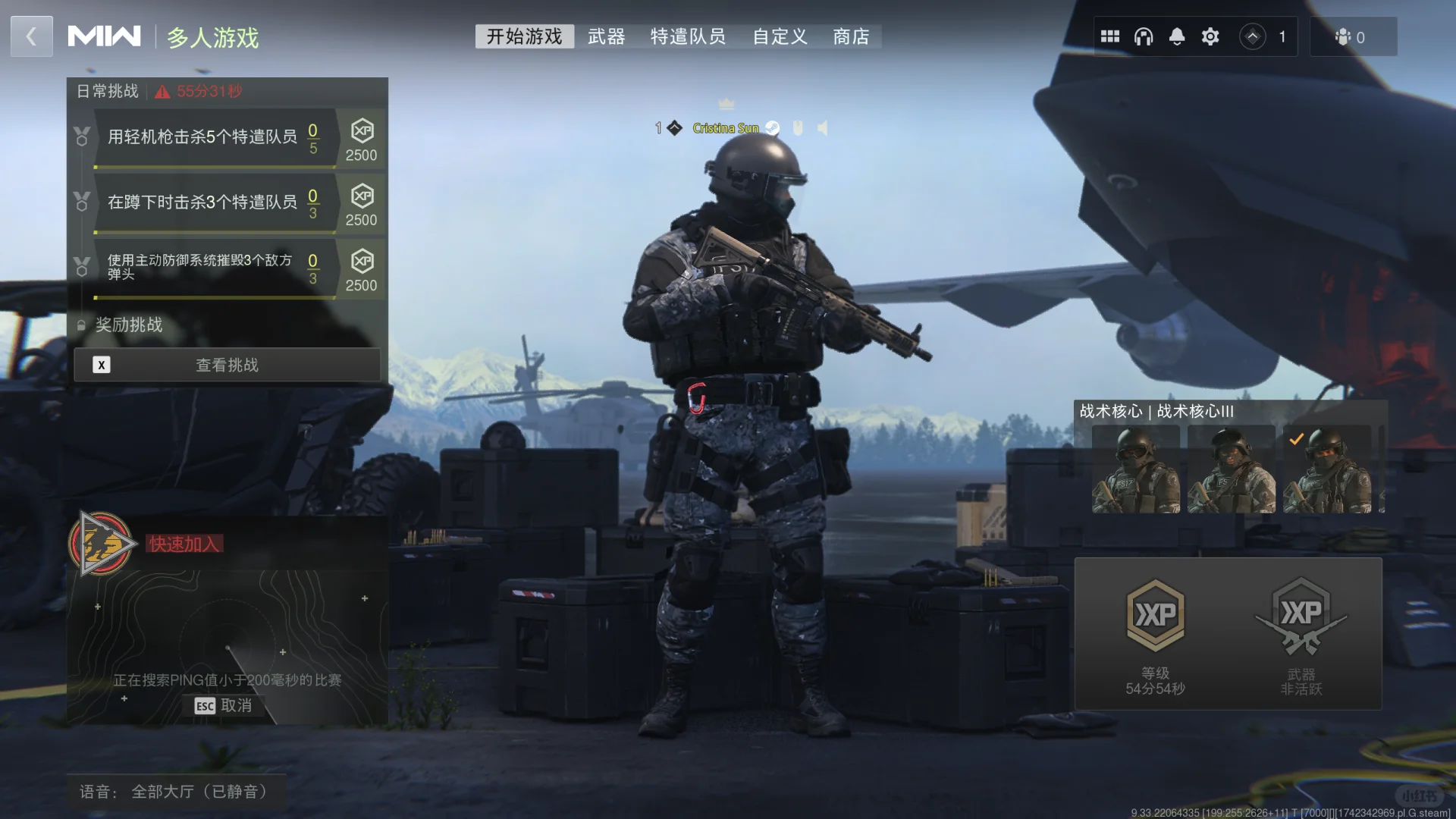Mute the speaker icon near player name
The width and height of the screenshot is (1456, 819).
click(x=822, y=128)
